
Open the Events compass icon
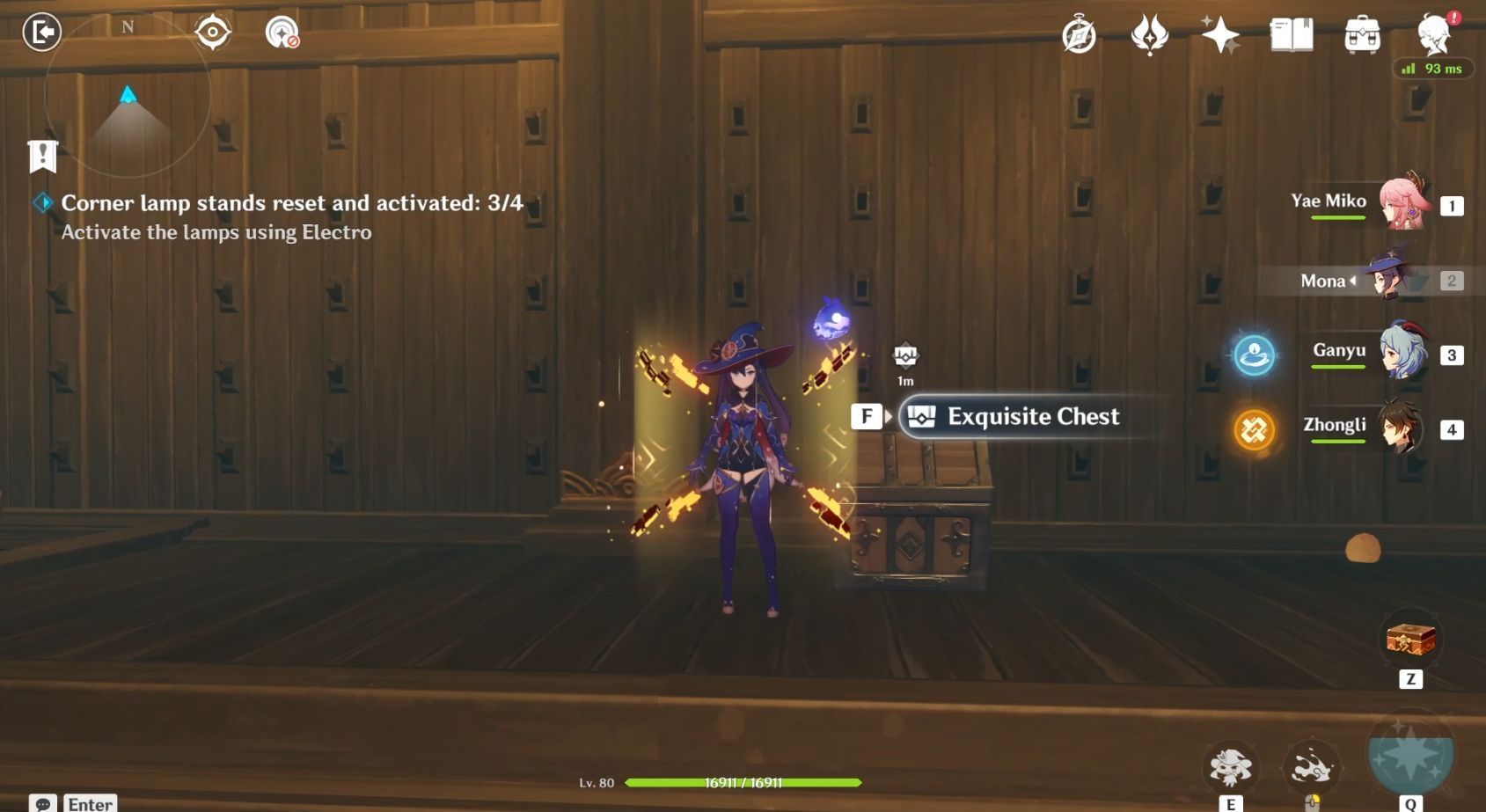coord(1080,34)
